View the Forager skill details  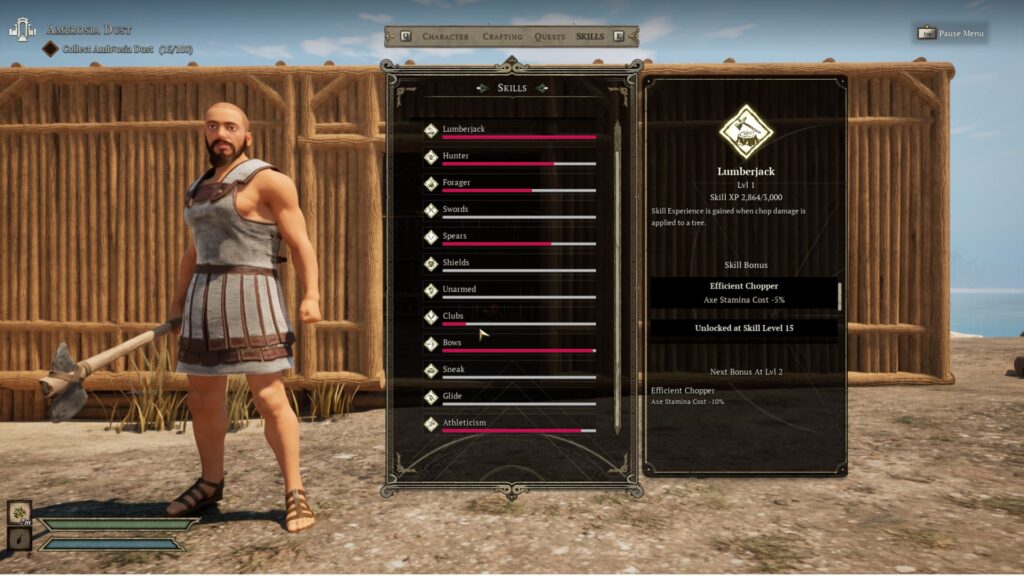[x=510, y=184]
